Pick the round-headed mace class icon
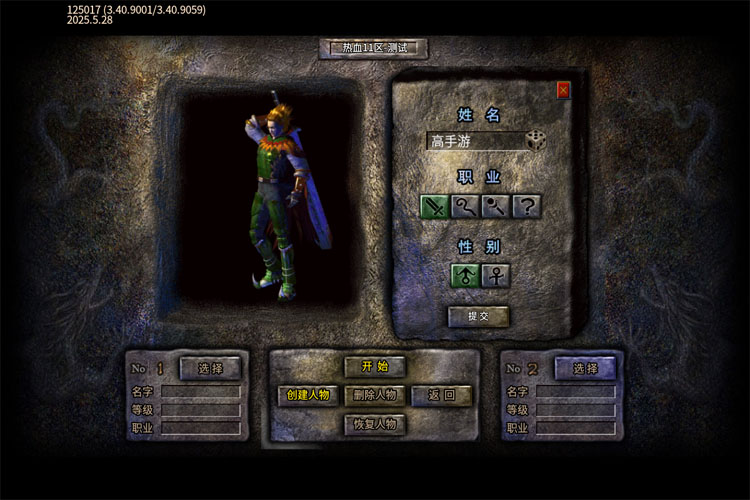Viewport: 750px width, 500px height. click(x=496, y=207)
